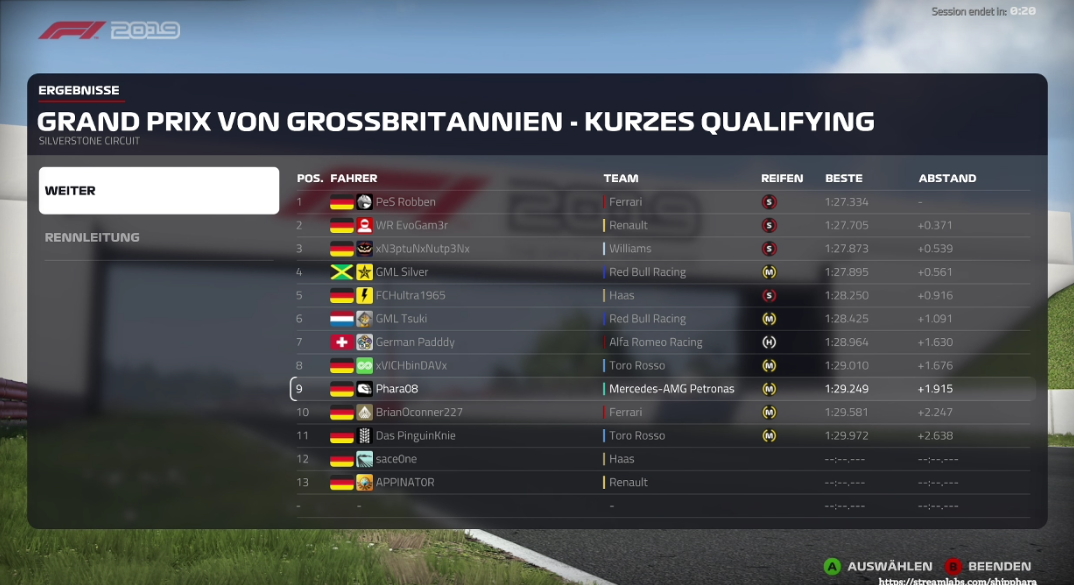The height and width of the screenshot is (585, 1074).
Task: Open the RENNLEITUNG menu entry
Action: pyautogui.click(x=158, y=238)
